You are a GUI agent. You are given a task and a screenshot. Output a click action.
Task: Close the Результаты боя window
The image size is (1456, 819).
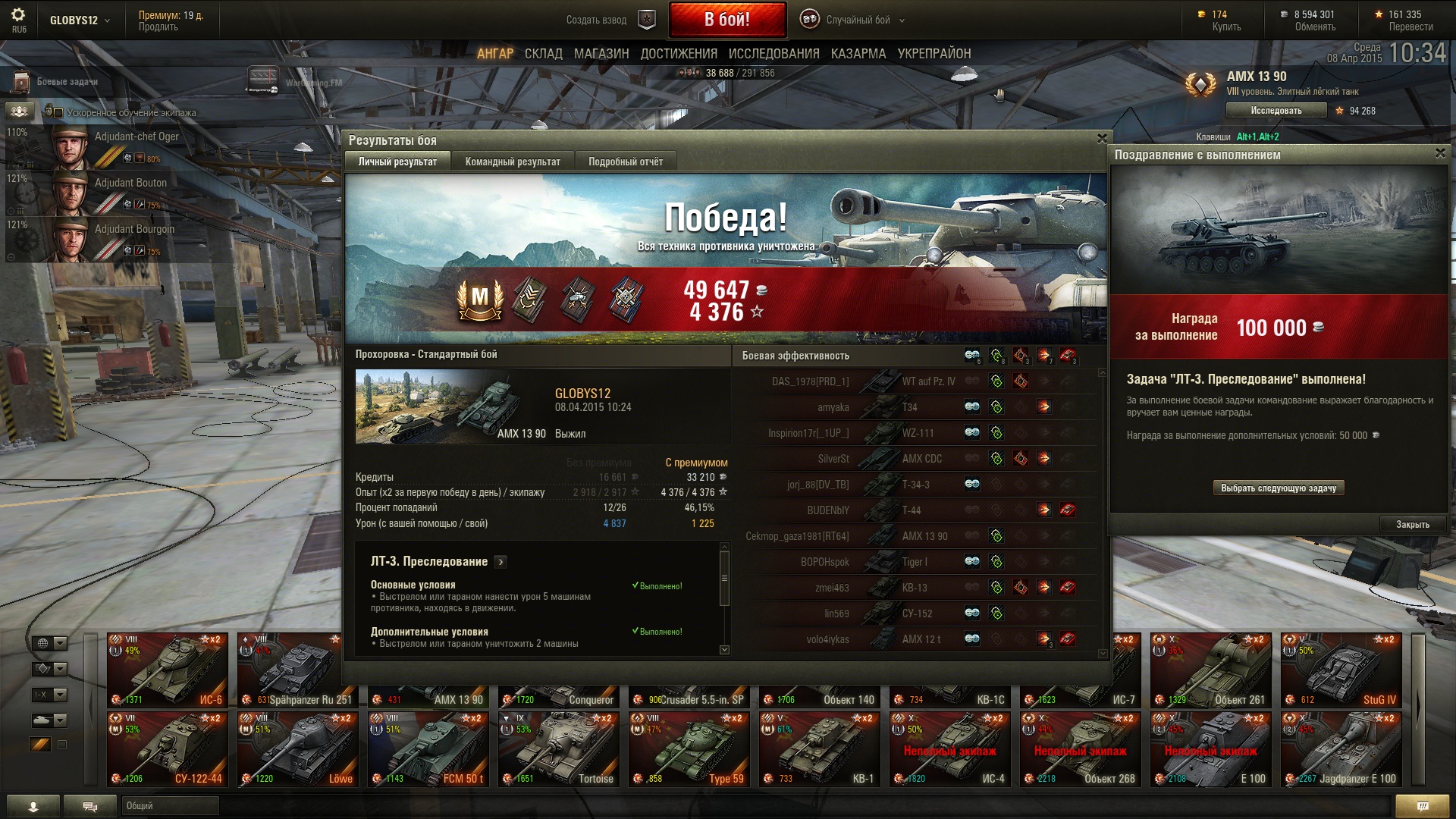pyautogui.click(x=1102, y=139)
